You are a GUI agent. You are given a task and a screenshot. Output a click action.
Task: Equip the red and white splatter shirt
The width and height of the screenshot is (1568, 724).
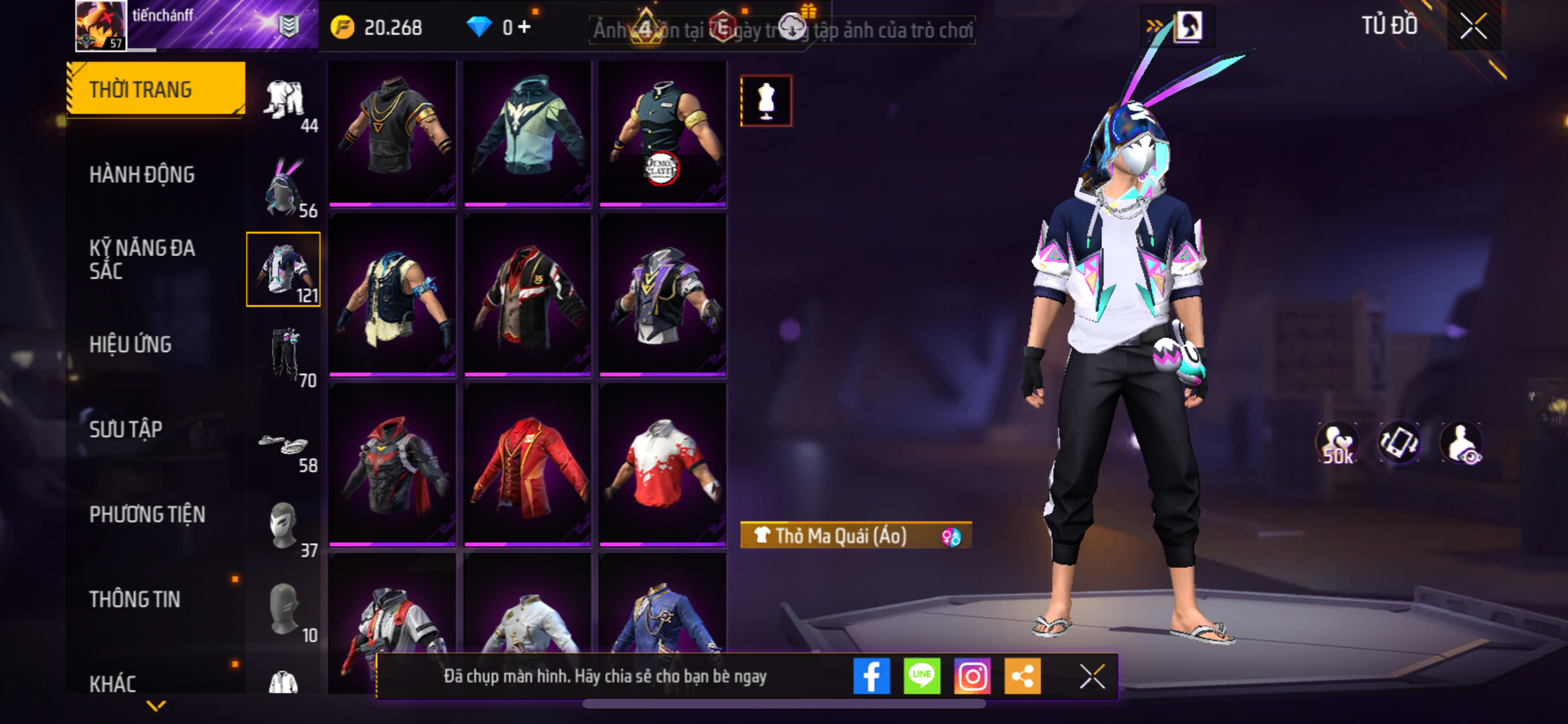click(x=662, y=465)
